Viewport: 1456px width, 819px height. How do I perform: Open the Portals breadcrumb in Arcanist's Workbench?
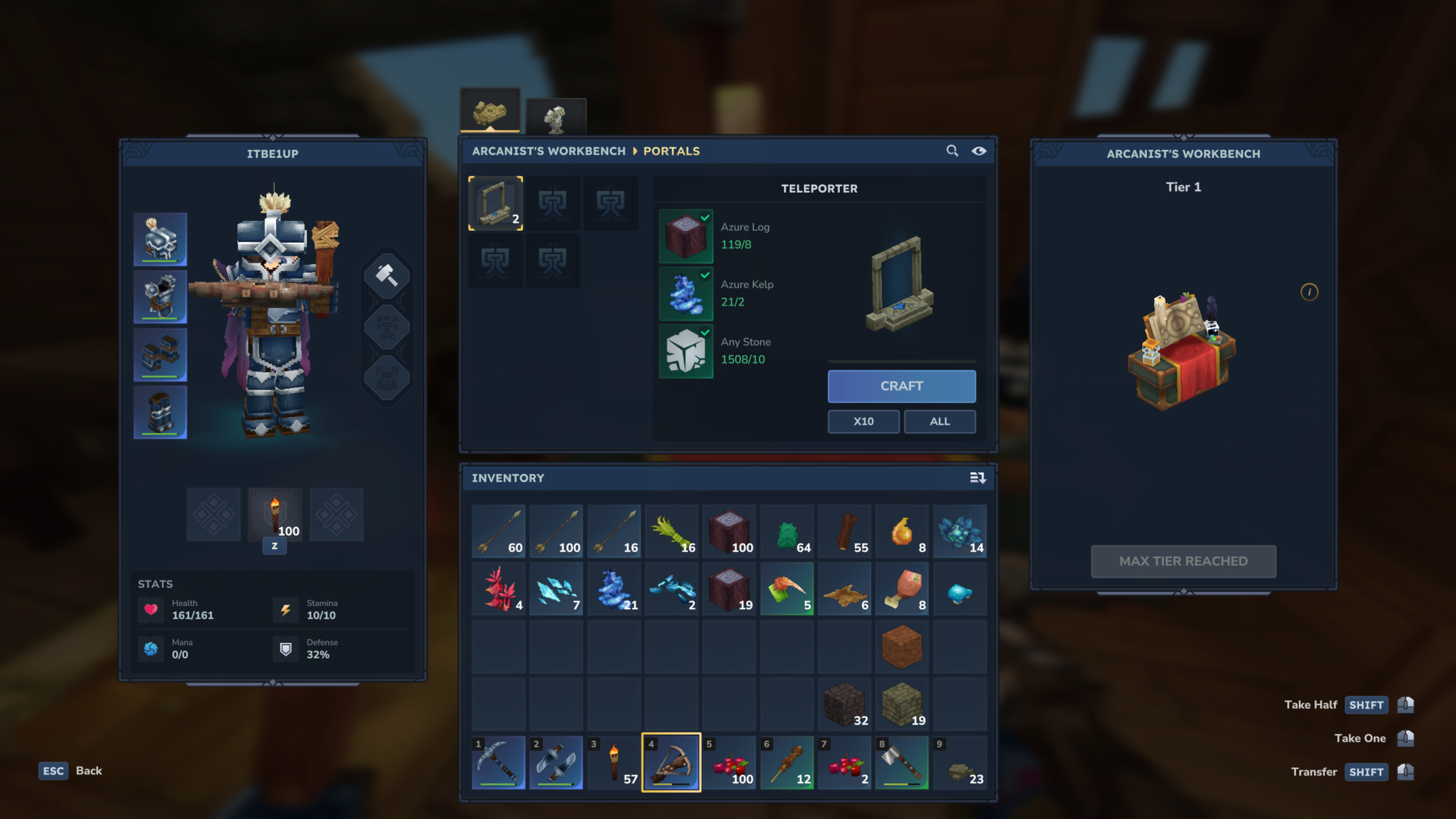coord(671,151)
